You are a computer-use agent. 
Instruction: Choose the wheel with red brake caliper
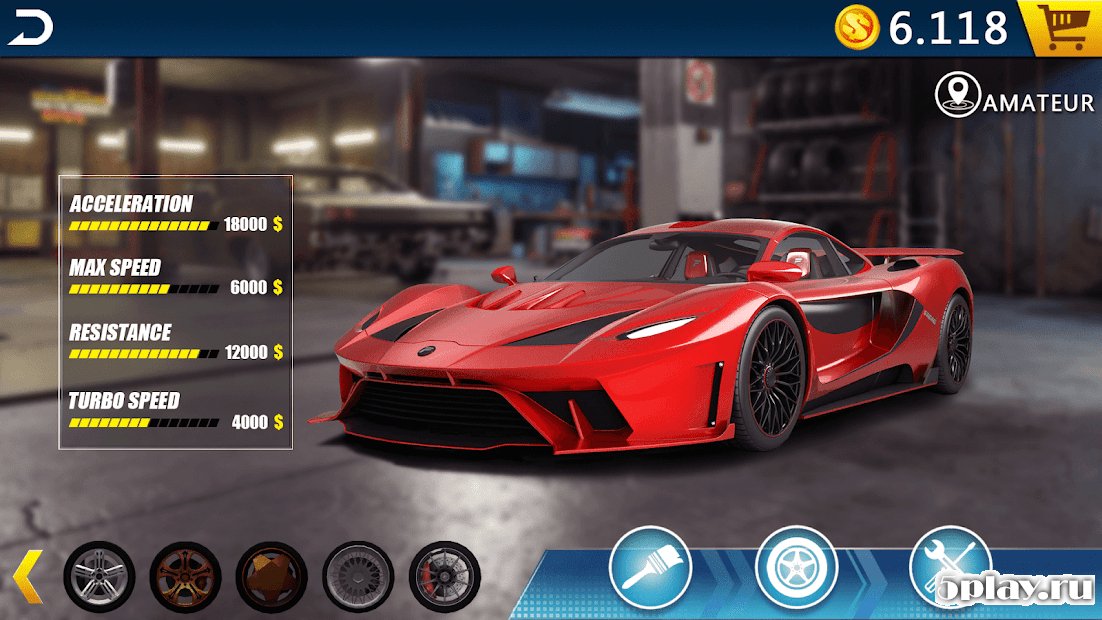444,576
